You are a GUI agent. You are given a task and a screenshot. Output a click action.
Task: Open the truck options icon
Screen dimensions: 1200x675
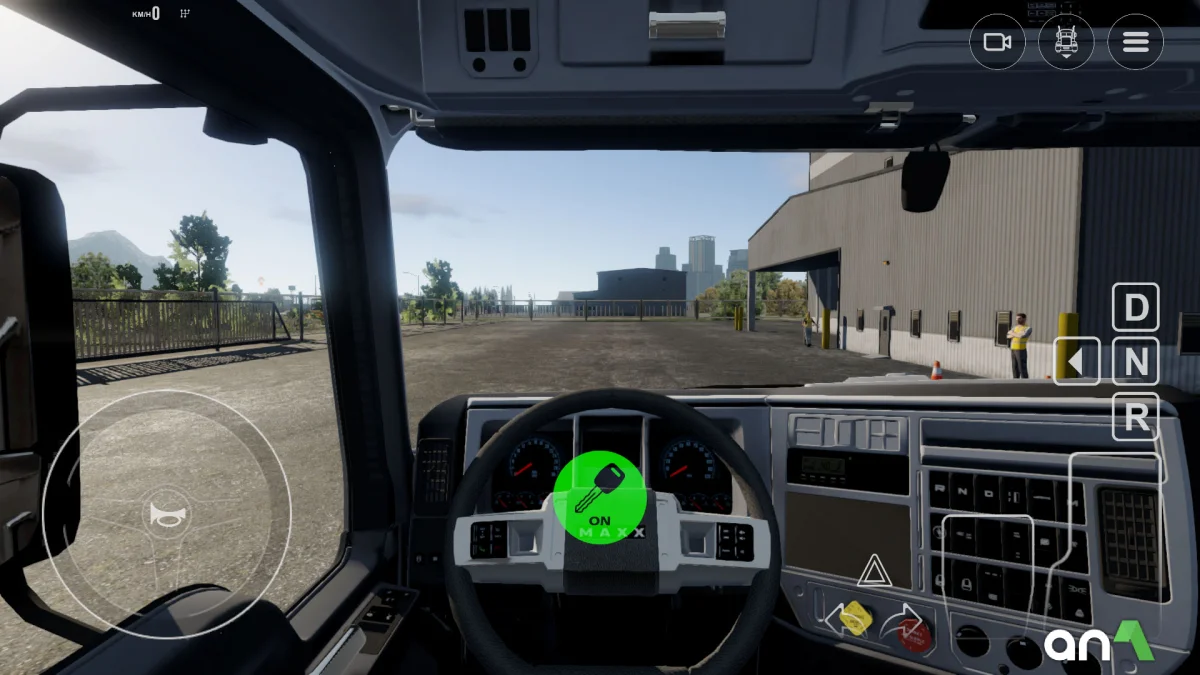click(1066, 42)
